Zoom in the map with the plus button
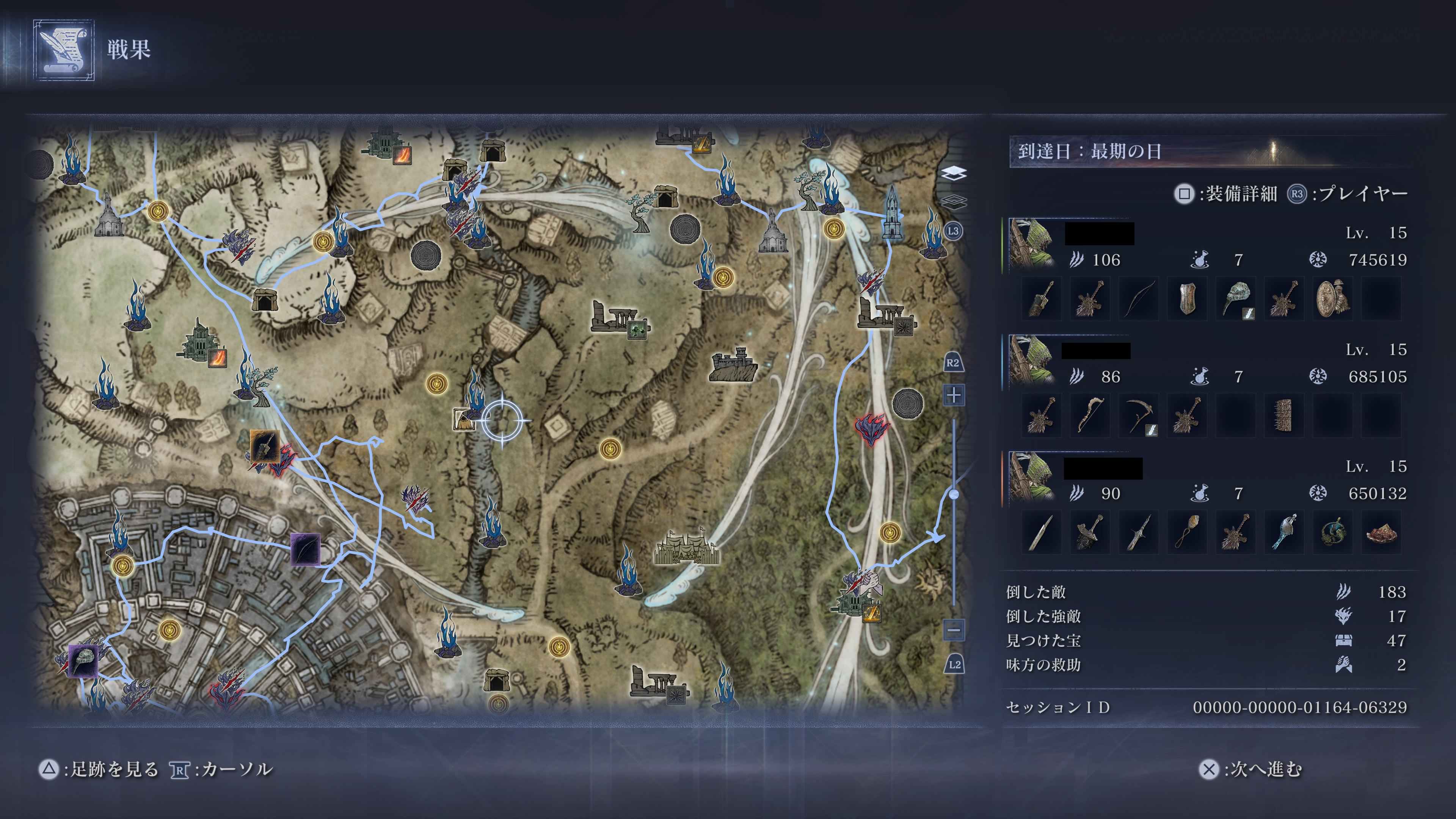This screenshot has width=1456, height=819. (954, 395)
